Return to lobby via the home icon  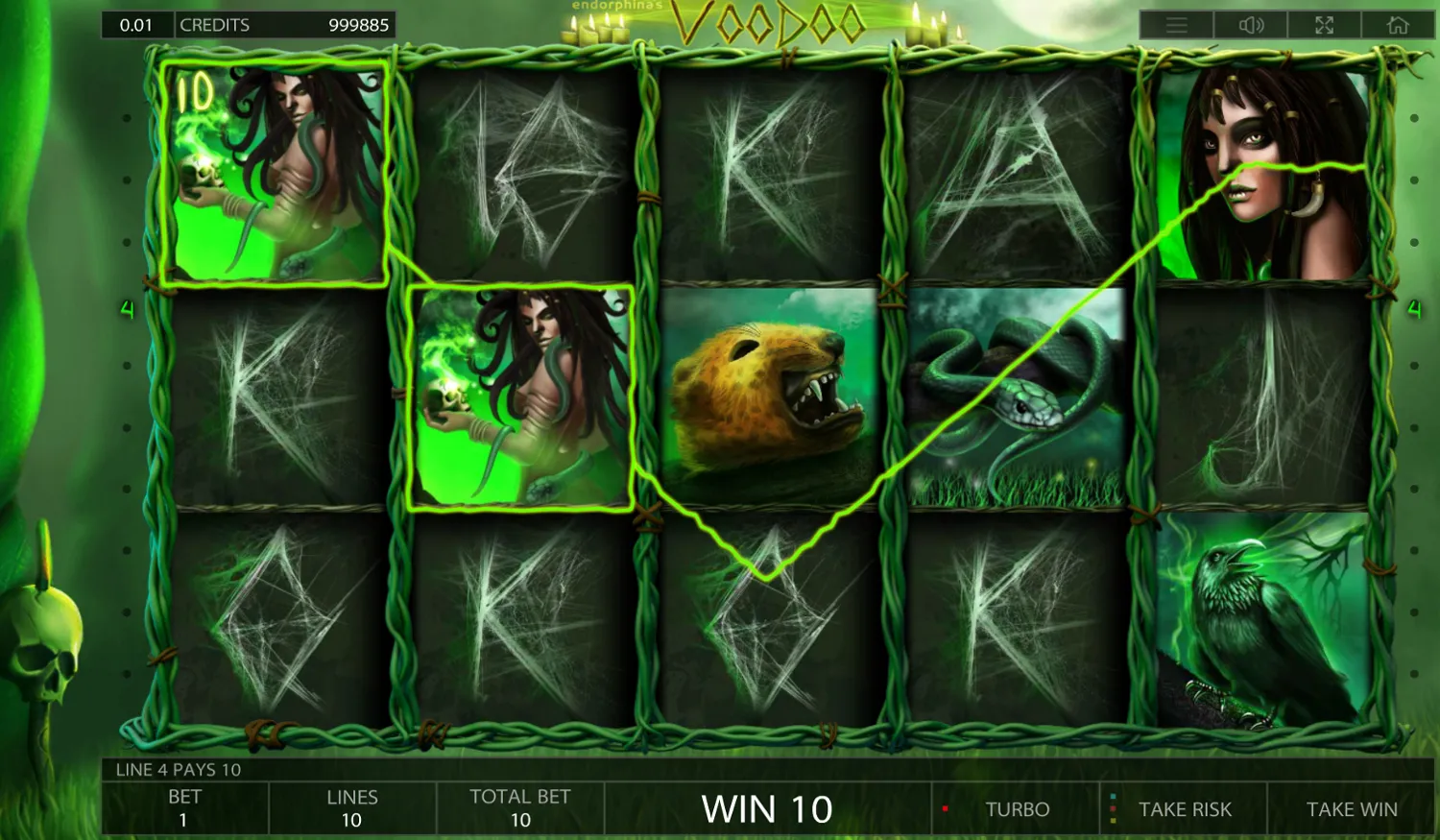(1400, 25)
